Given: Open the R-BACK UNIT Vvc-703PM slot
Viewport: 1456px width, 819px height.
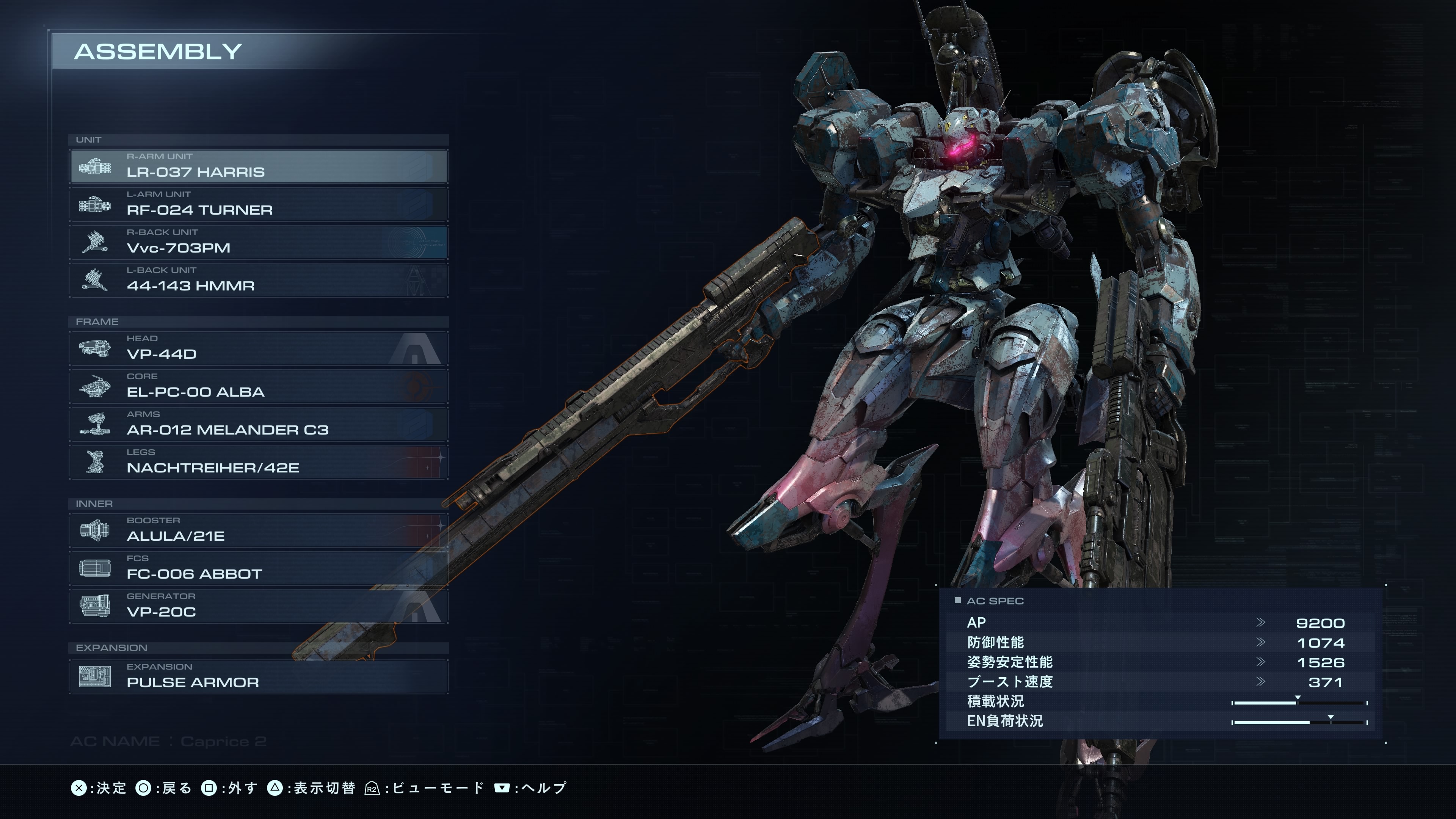Looking at the screenshot, I should click(259, 242).
